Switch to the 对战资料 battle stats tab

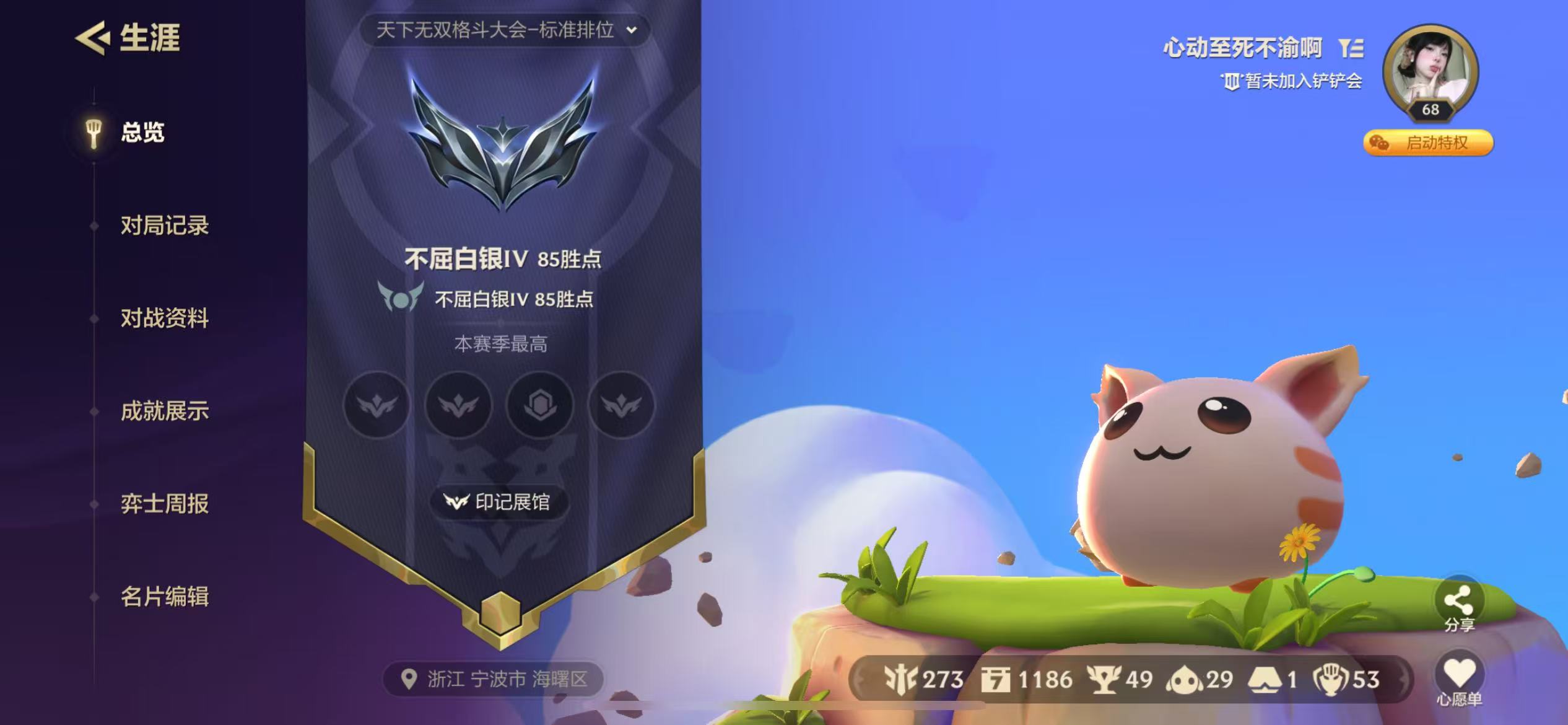pyautogui.click(x=164, y=319)
